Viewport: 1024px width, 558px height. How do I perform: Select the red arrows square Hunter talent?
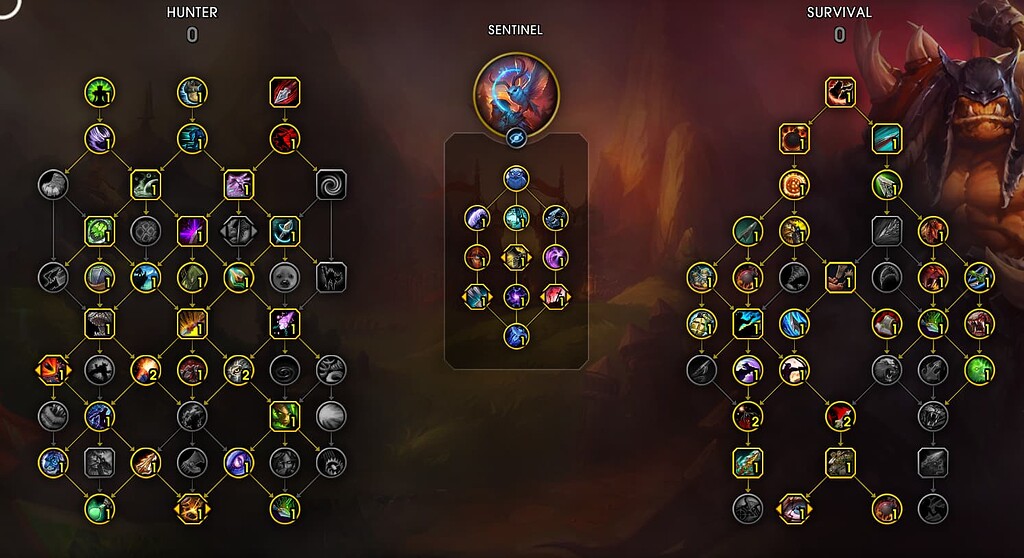pos(284,93)
